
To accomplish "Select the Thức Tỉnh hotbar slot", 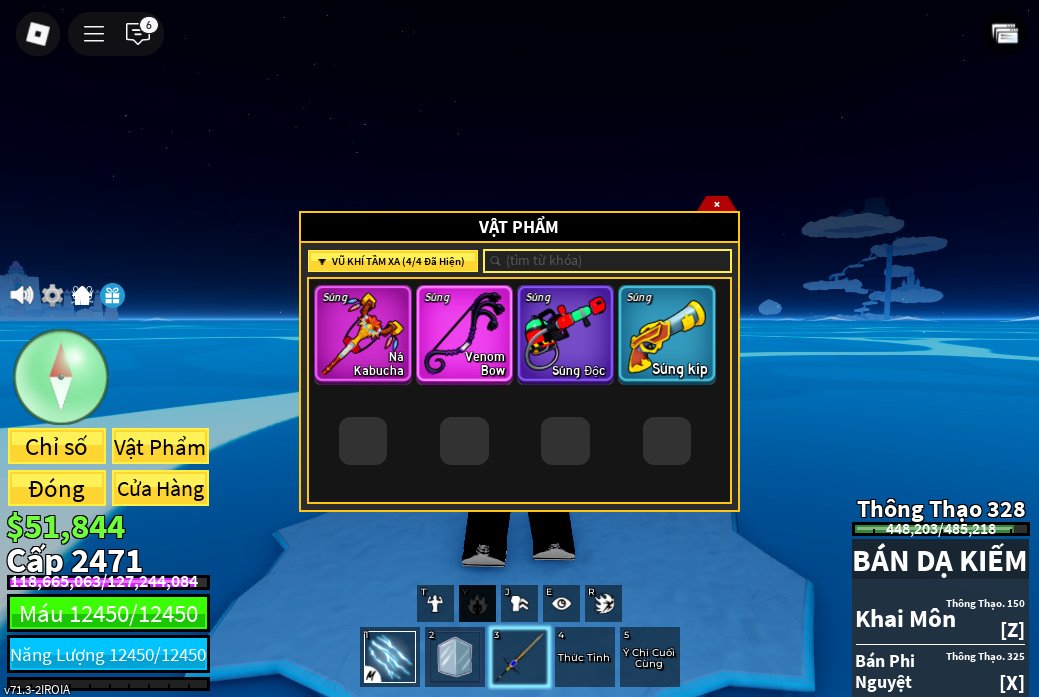I will tap(584, 657).
